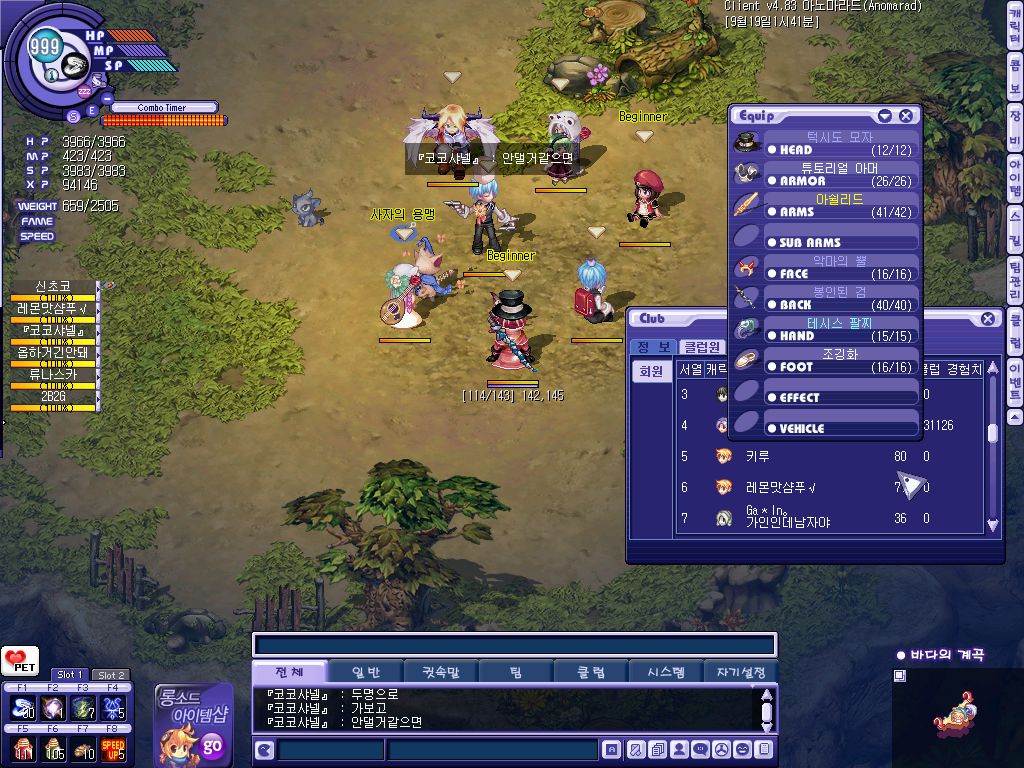Select the ARMS weapon slot icon
Image resolution: width=1024 pixels, height=768 pixels.
747,205
